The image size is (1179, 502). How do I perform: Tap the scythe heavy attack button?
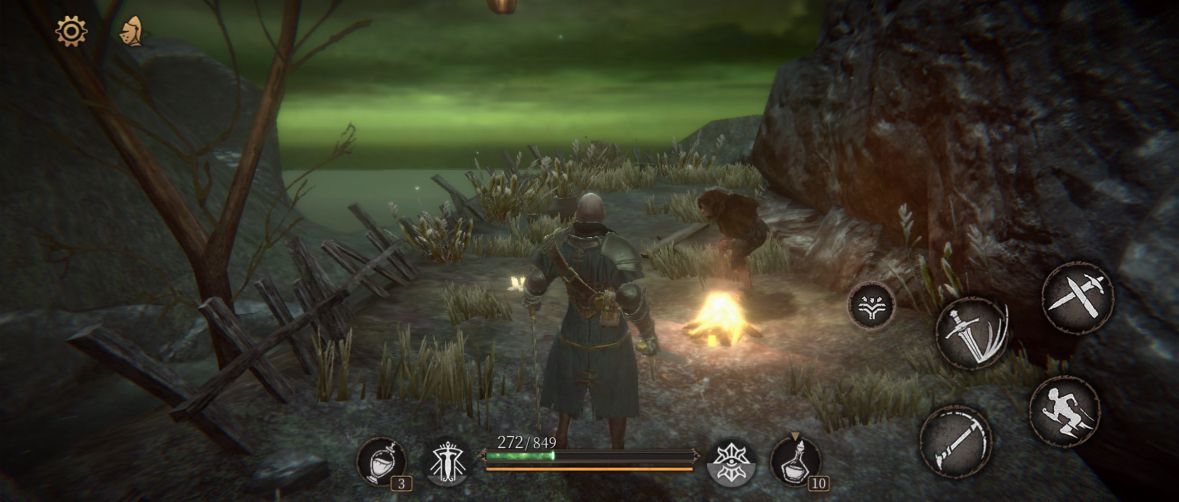tap(956, 441)
